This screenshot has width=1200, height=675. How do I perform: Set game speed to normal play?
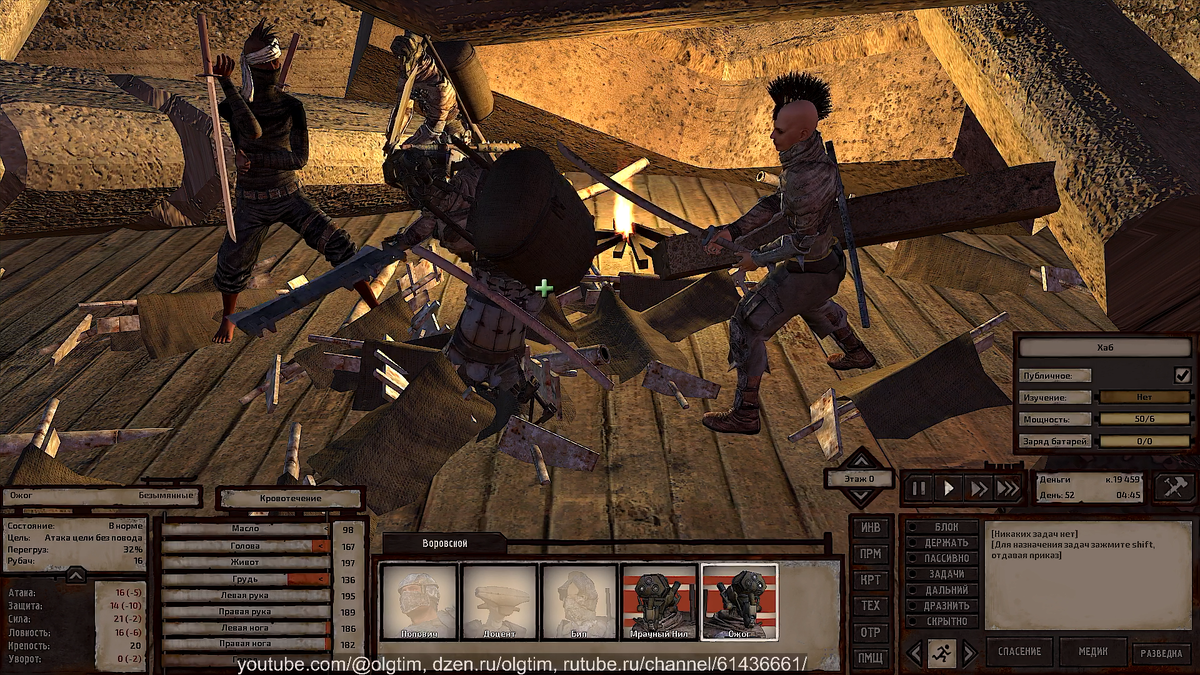pyautogui.click(x=948, y=489)
